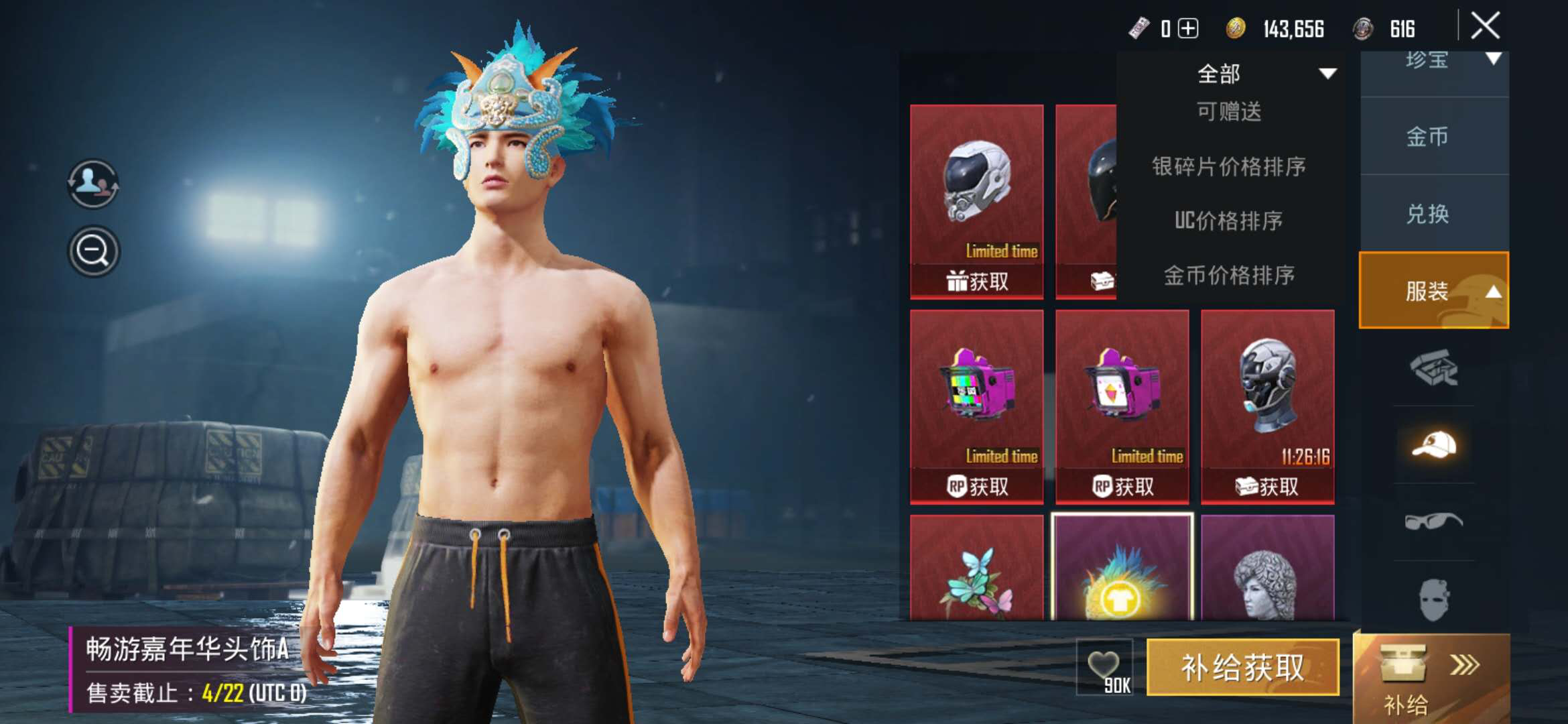This screenshot has height=724, width=1568.
Task: Go to the 兑换 exchange tab
Action: tap(1427, 215)
